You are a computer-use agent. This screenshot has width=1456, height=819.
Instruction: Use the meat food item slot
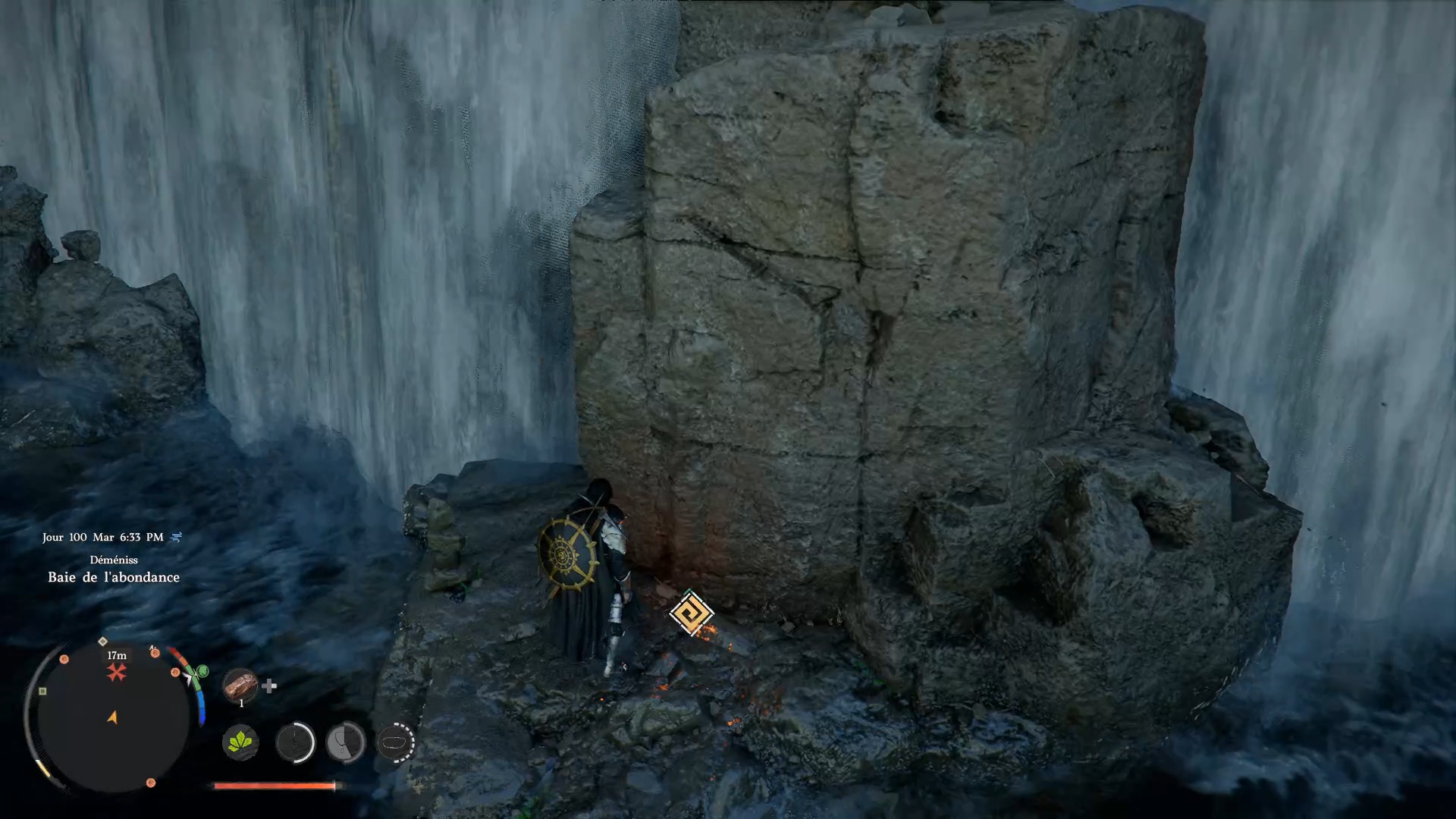tap(240, 685)
